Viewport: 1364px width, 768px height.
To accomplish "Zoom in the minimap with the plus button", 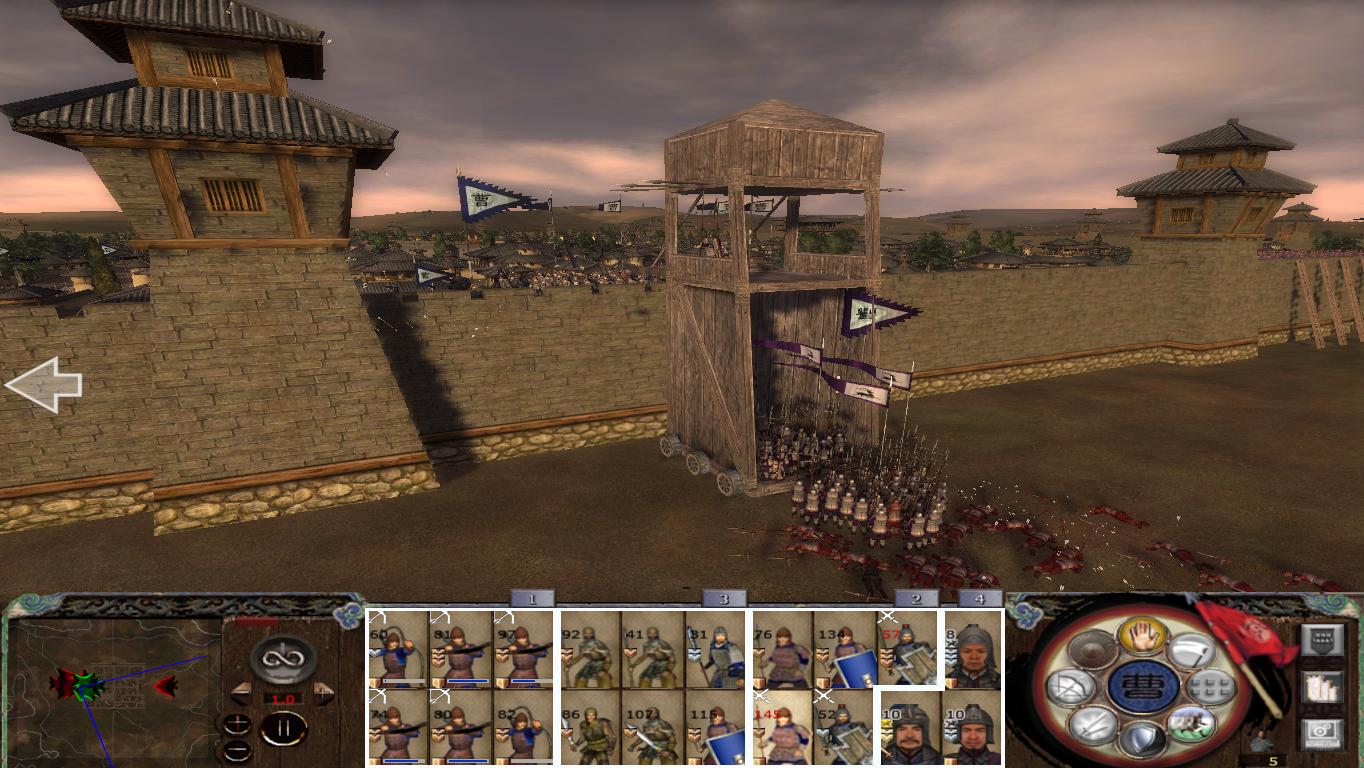I will (x=237, y=724).
